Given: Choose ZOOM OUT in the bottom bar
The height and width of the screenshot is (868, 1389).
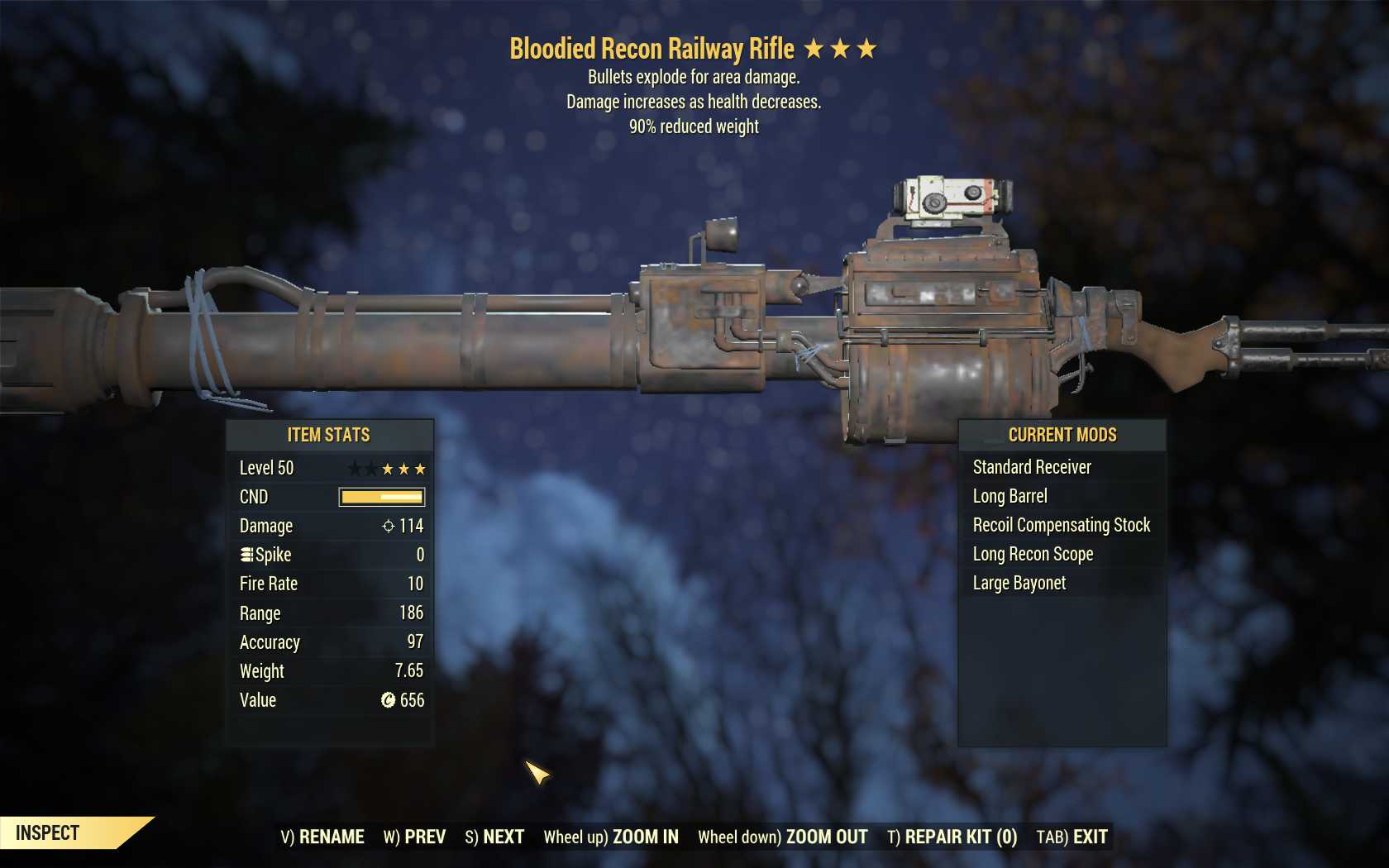Looking at the screenshot, I should pos(782,837).
